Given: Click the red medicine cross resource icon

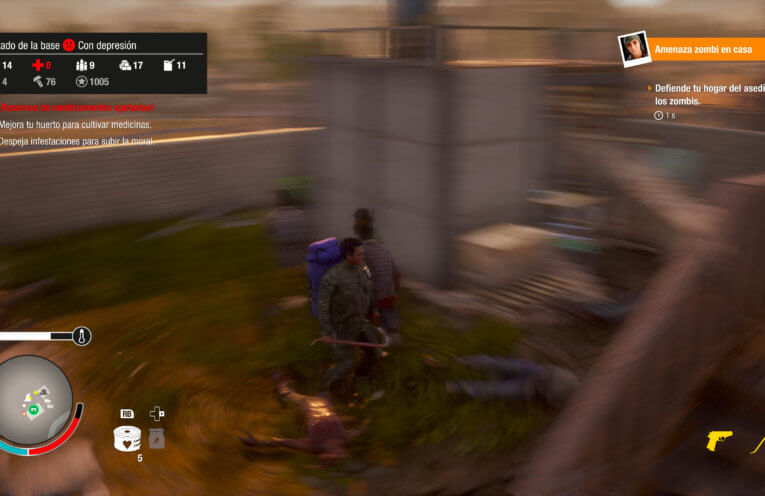Looking at the screenshot, I should 39,65.
